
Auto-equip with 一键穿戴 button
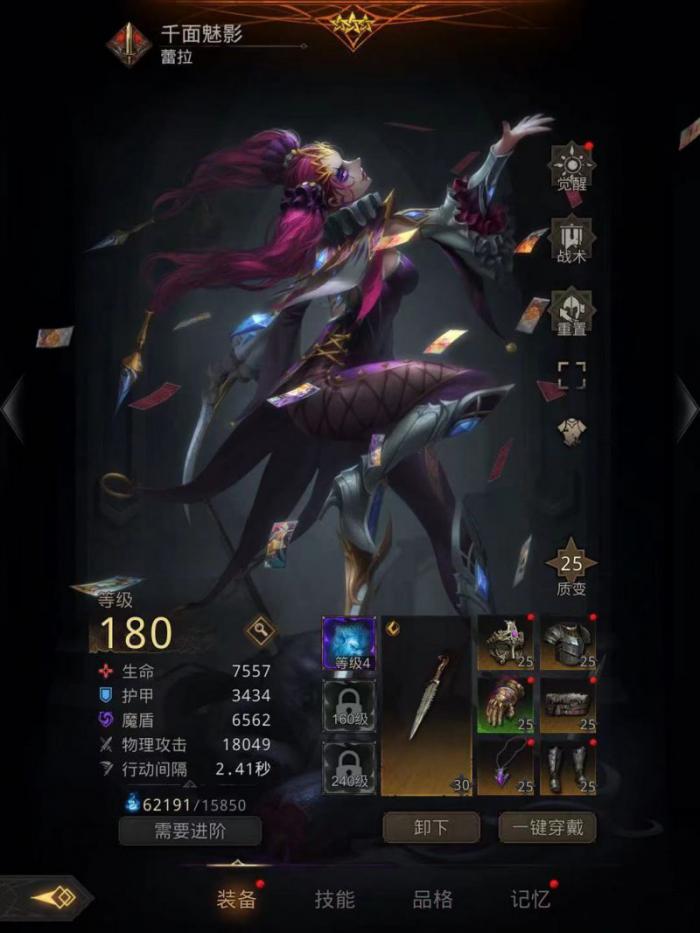pyautogui.click(x=547, y=828)
